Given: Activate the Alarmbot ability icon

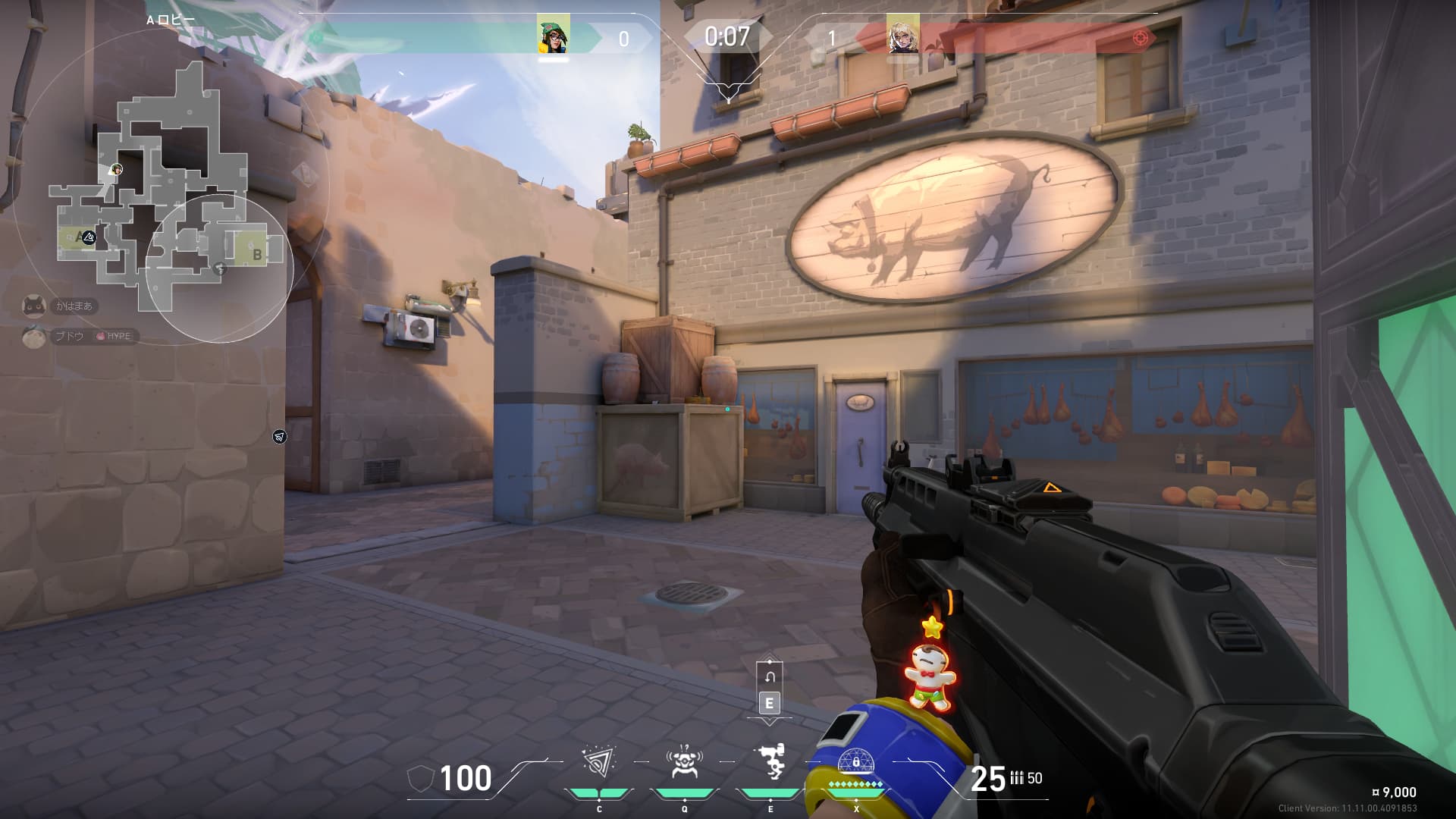Looking at the screenshot, I should (x=683, y=762).
